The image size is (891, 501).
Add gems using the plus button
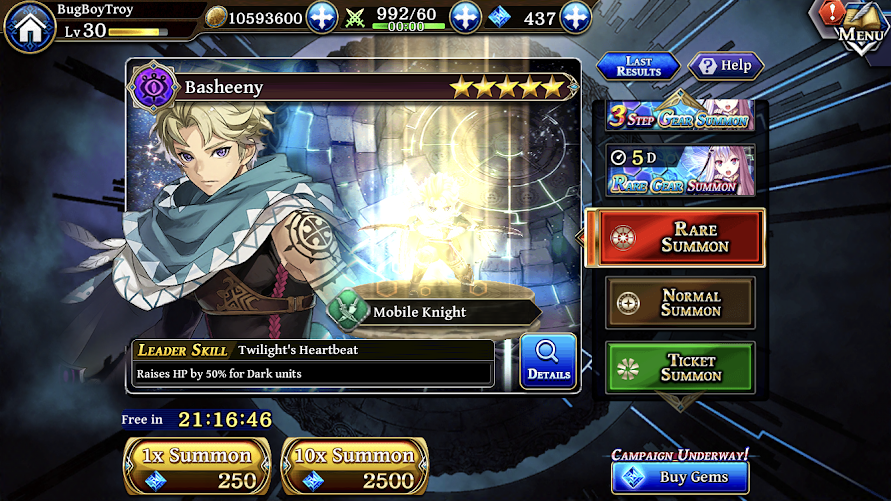pos(575,18)
